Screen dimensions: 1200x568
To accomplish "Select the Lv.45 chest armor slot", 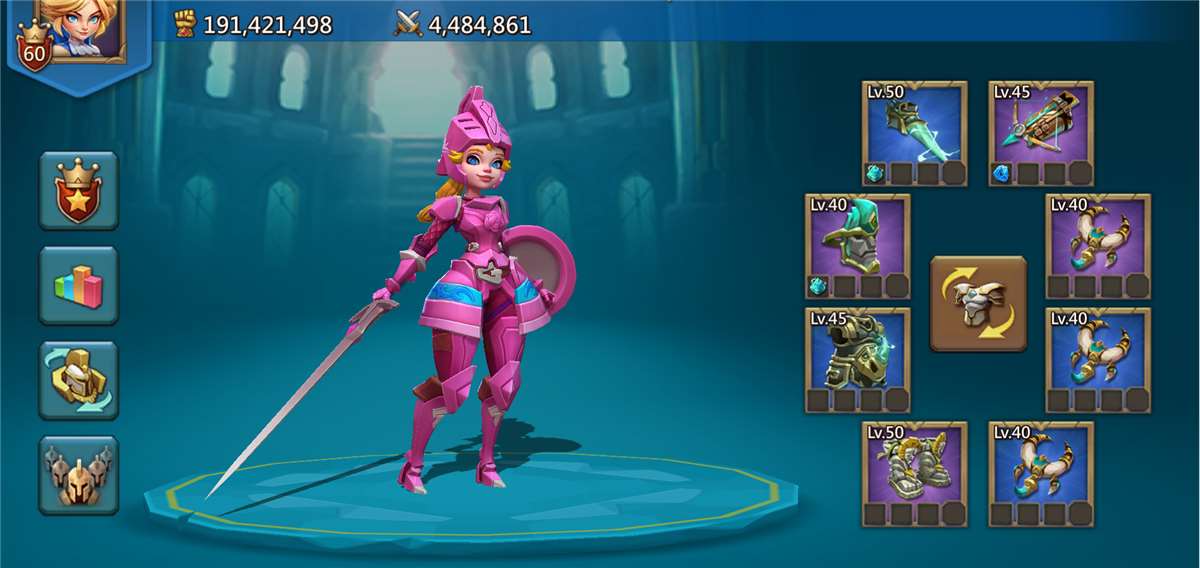I will 857,360.
